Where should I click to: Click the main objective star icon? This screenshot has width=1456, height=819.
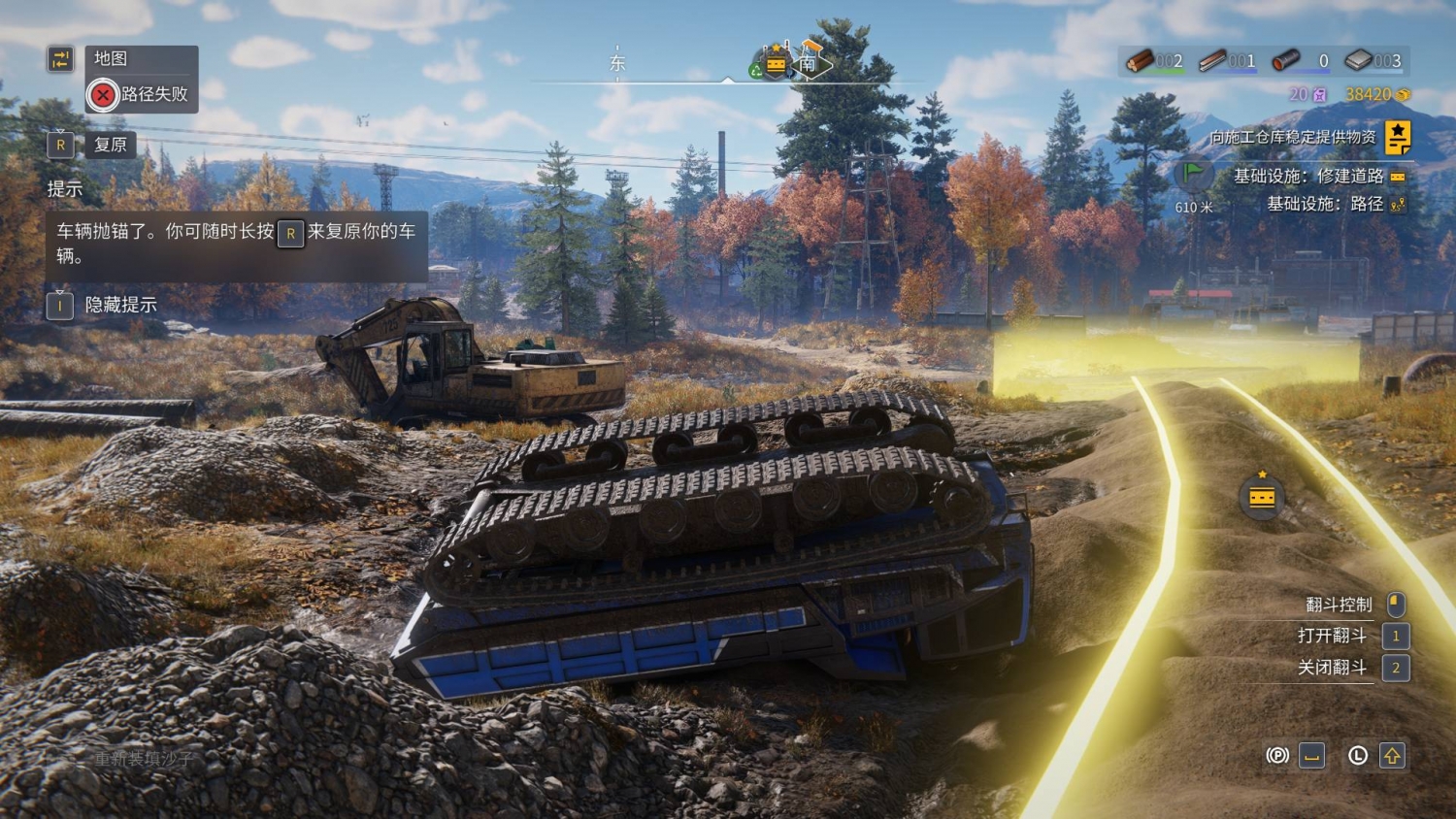[x=1398, y=137]
